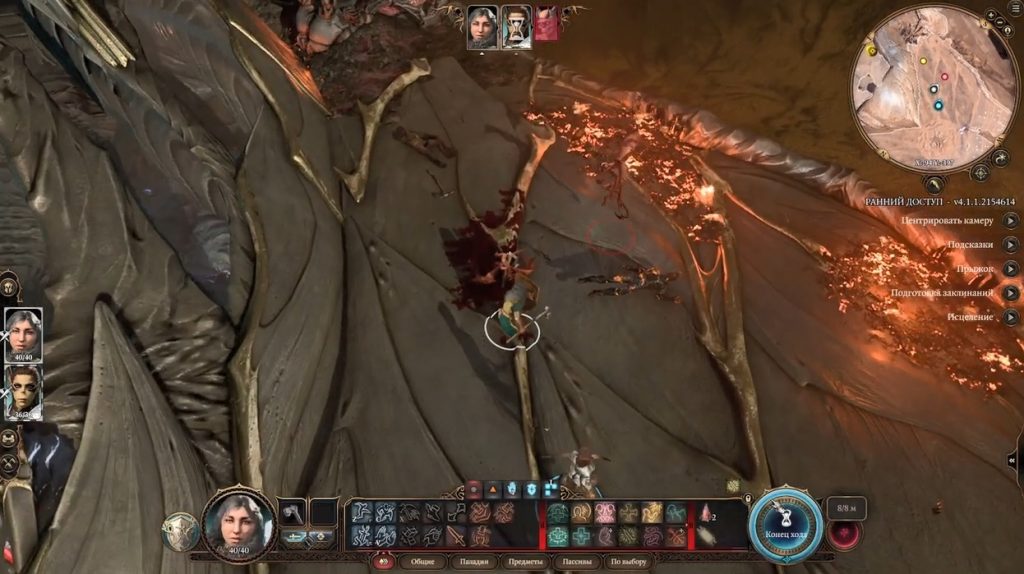Open the Паладин hotbar tab

pyautogui.click(x=477, y=562)
